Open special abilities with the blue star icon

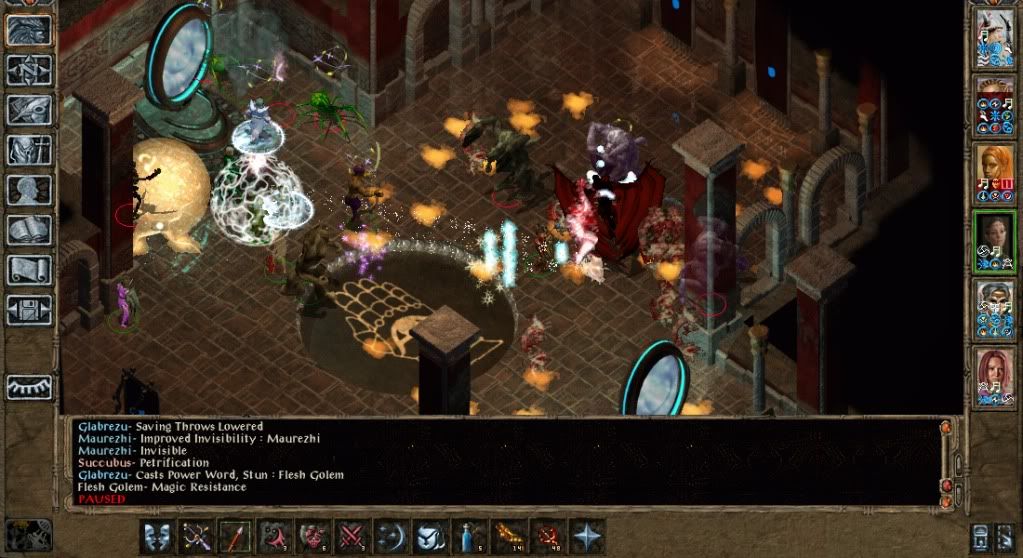(x=587, y=536)
